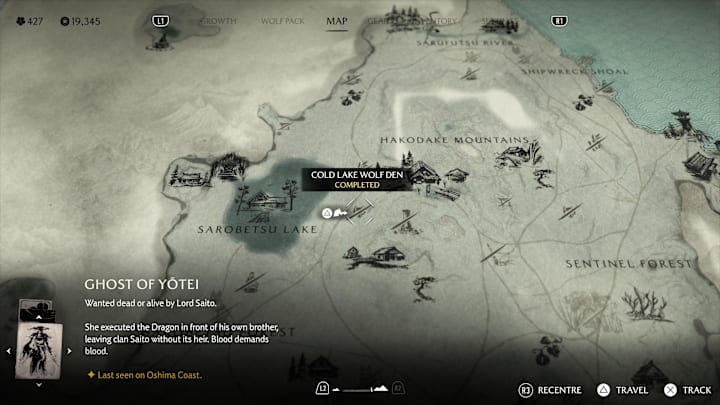Screen dimensions: 720x405
Task: Select the Map tab
Action: point(336,20)
